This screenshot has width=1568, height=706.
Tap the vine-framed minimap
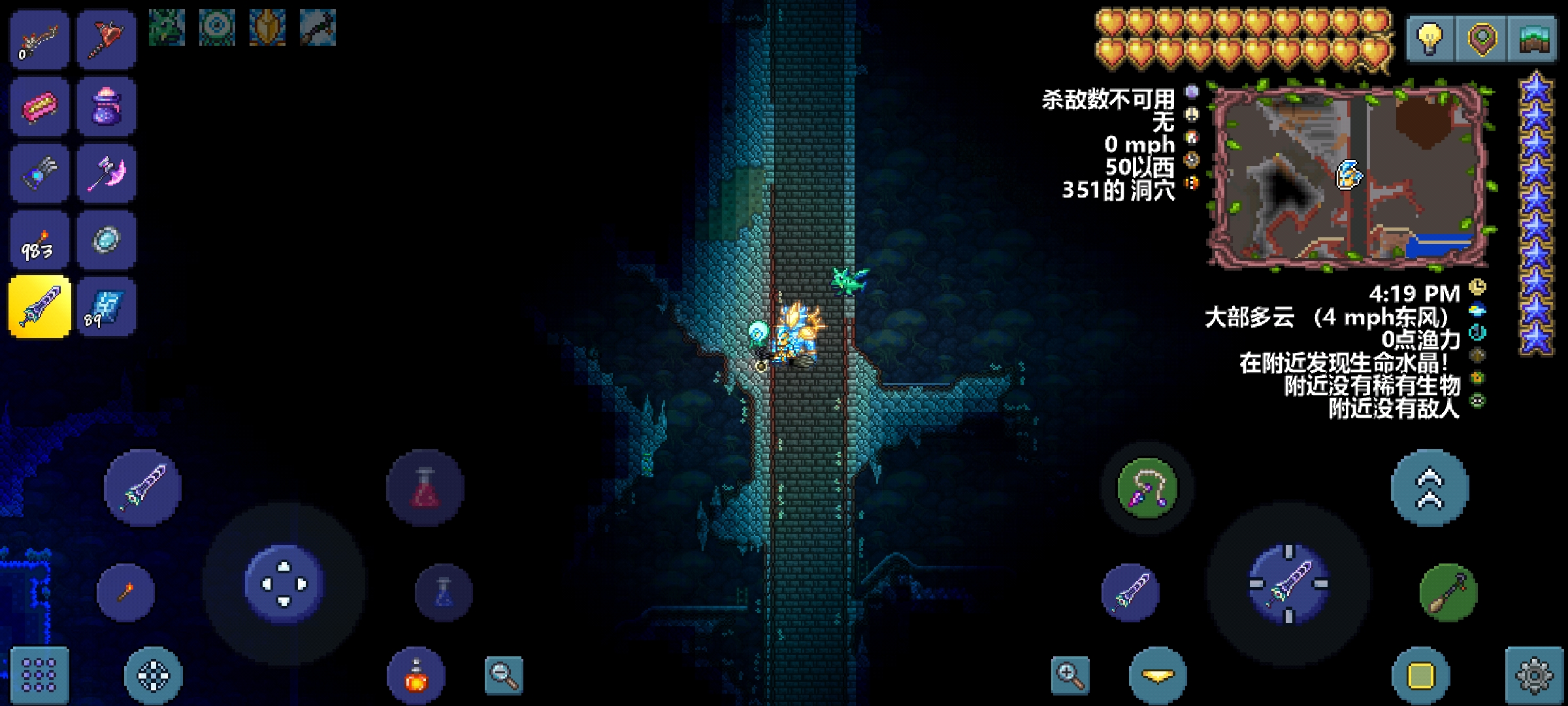coord(1350,175)
